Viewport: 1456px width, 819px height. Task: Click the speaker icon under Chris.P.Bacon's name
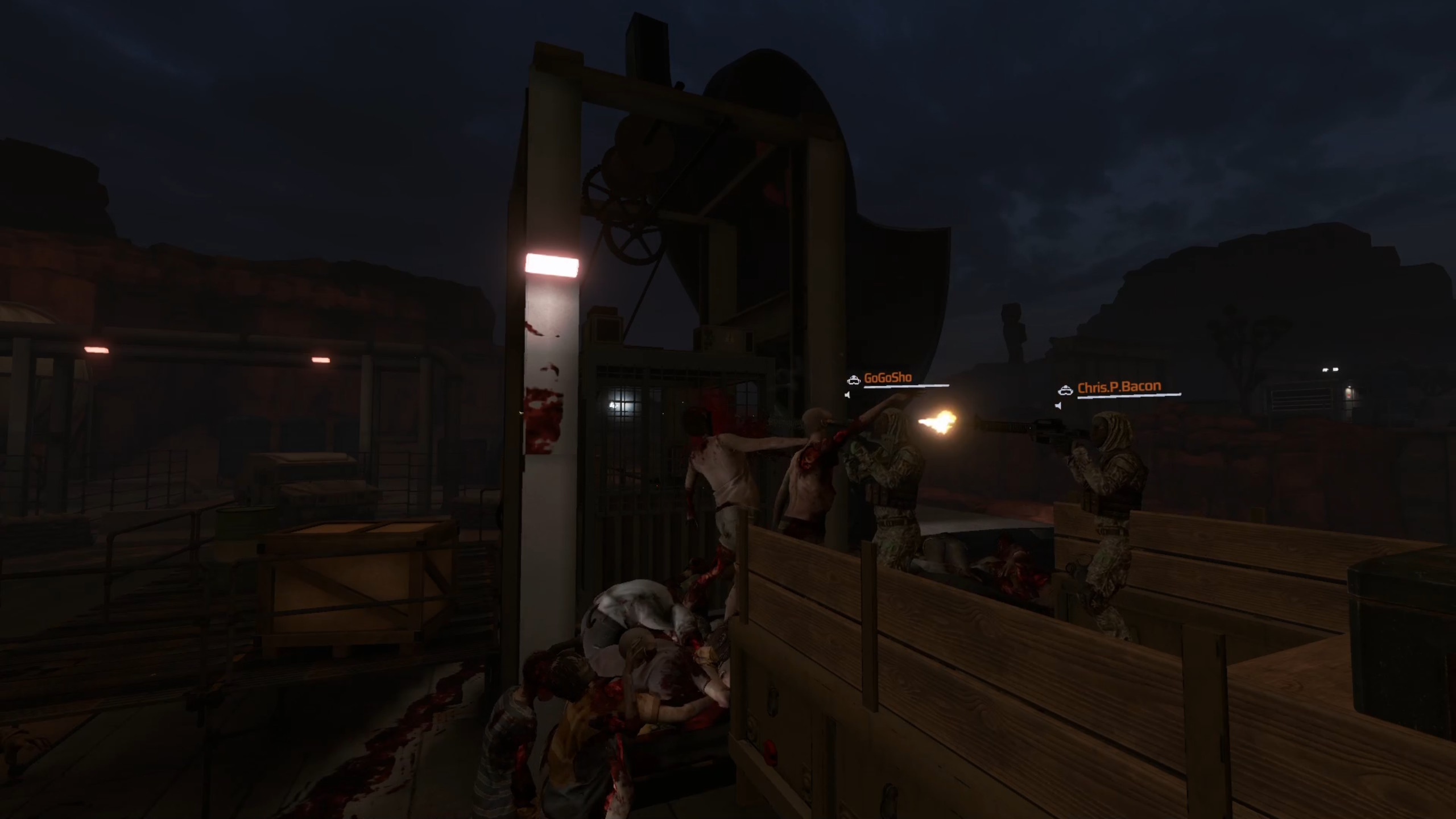click(1058, 406)
